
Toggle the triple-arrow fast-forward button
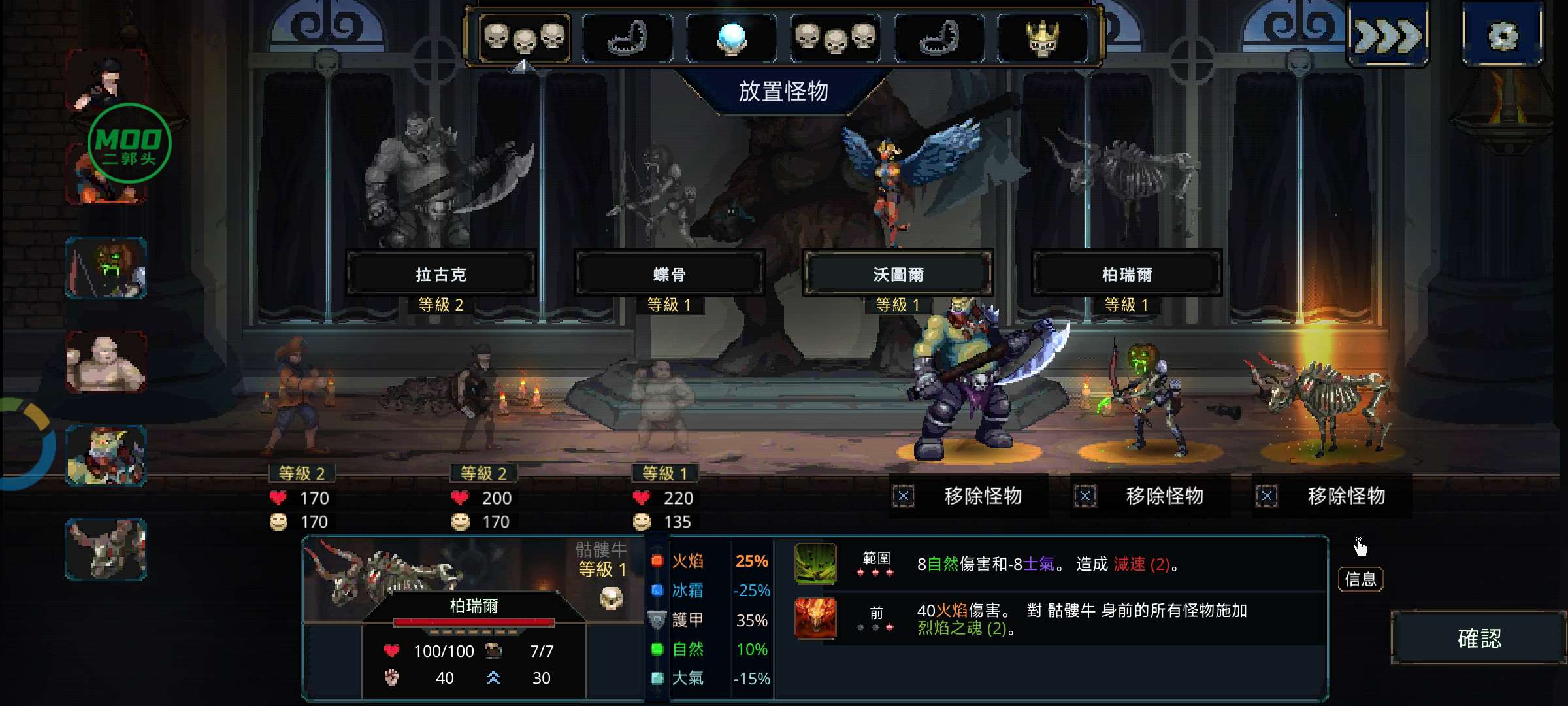(1388, 35)
